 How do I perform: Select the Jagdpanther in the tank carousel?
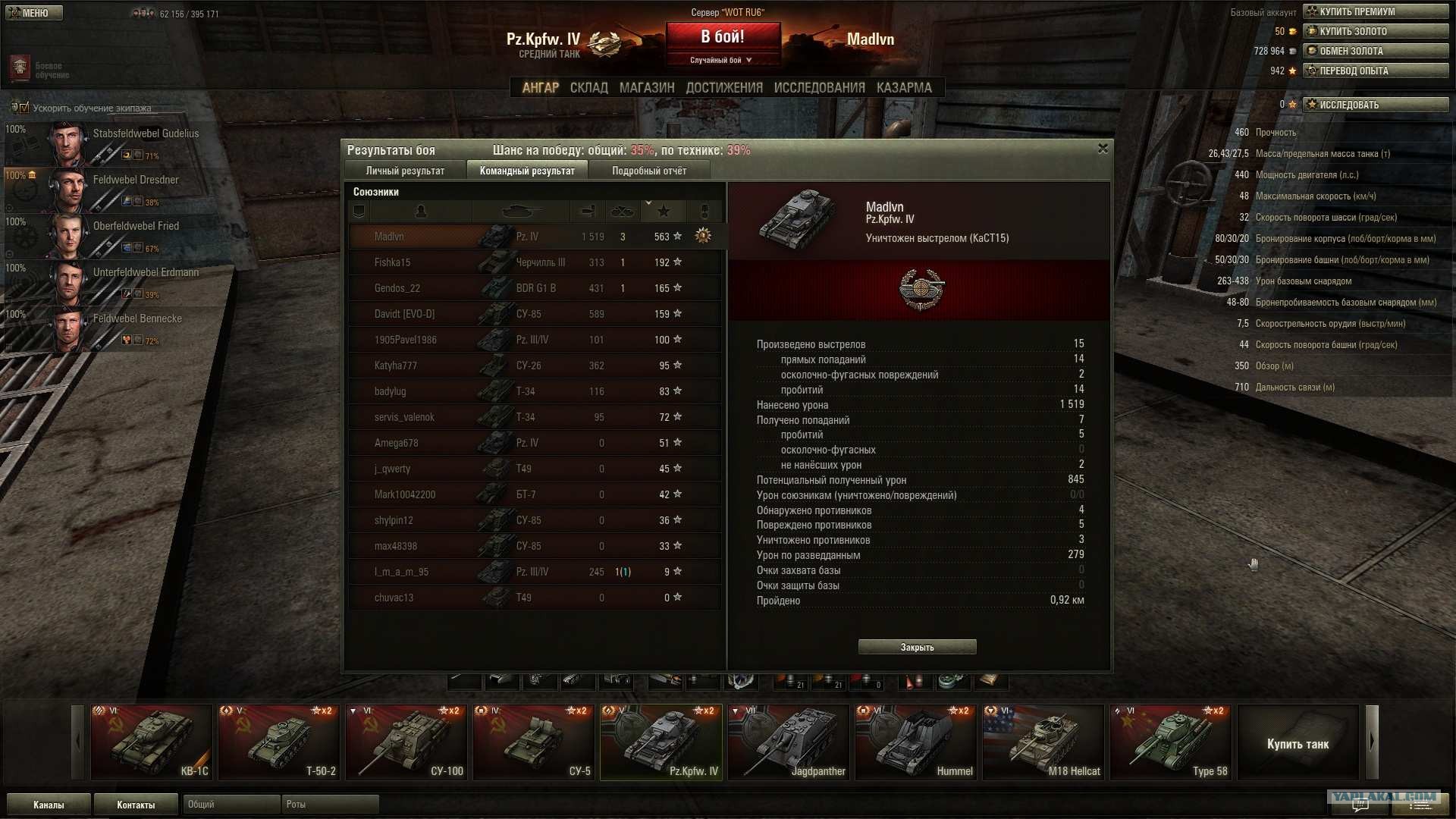point(788,742)
